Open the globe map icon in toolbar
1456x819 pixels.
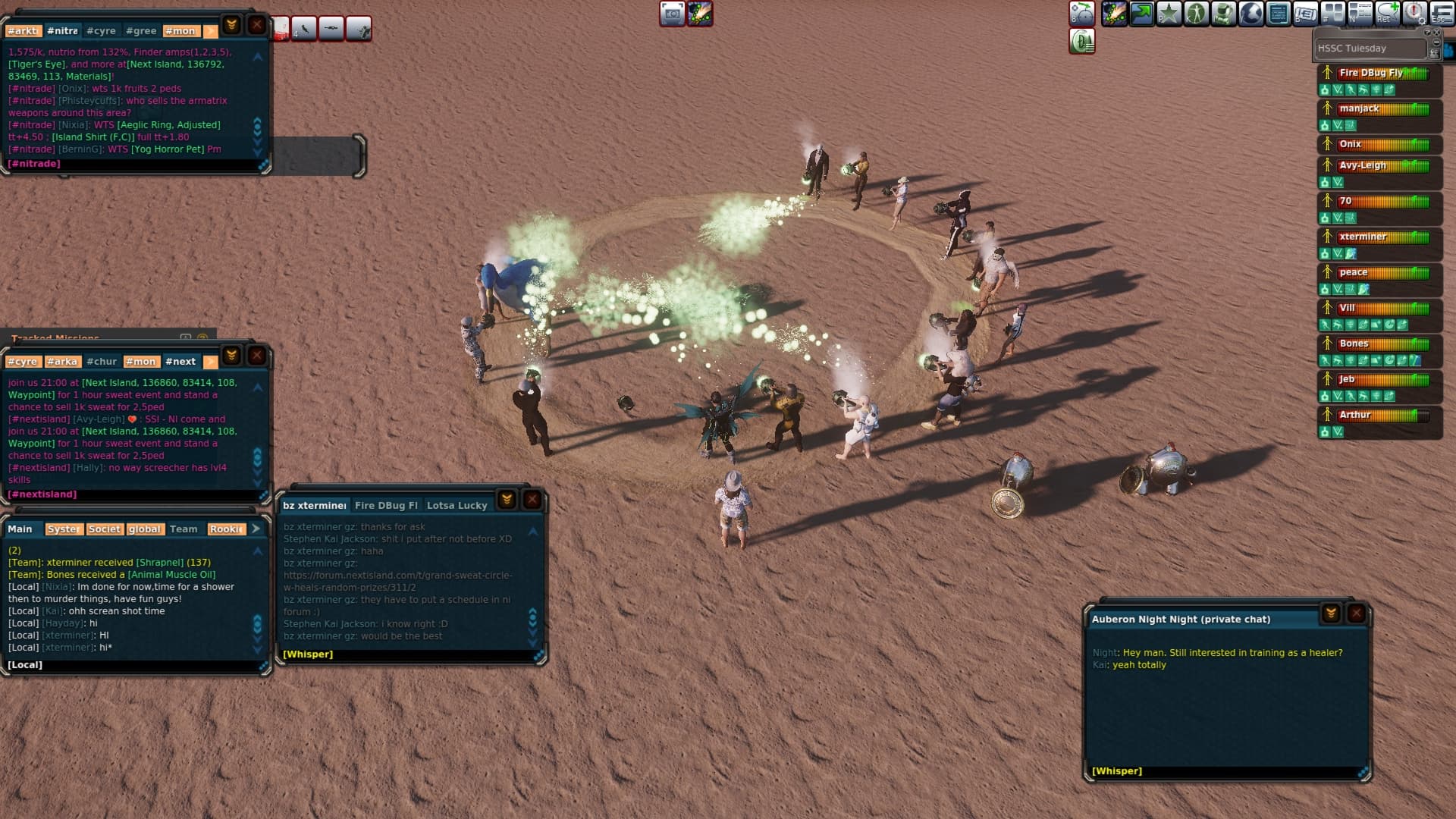[1251, 14]
